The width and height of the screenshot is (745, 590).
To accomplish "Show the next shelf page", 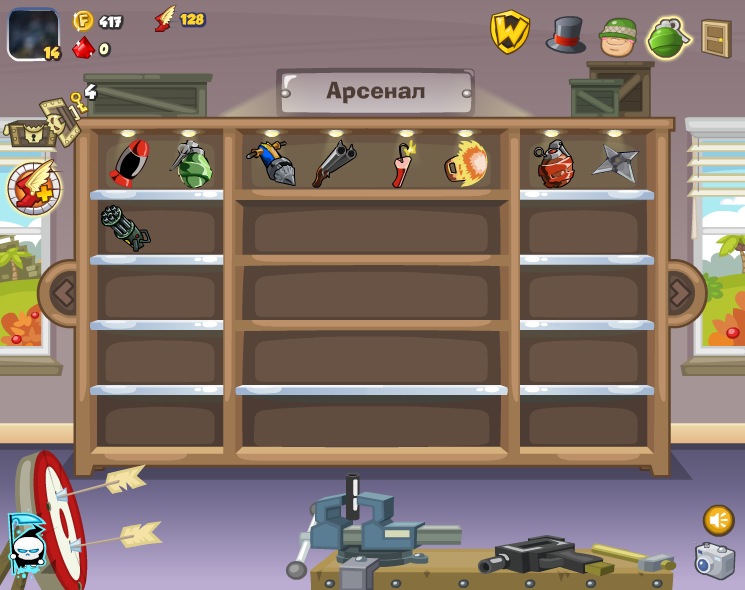I will [680, 293].
